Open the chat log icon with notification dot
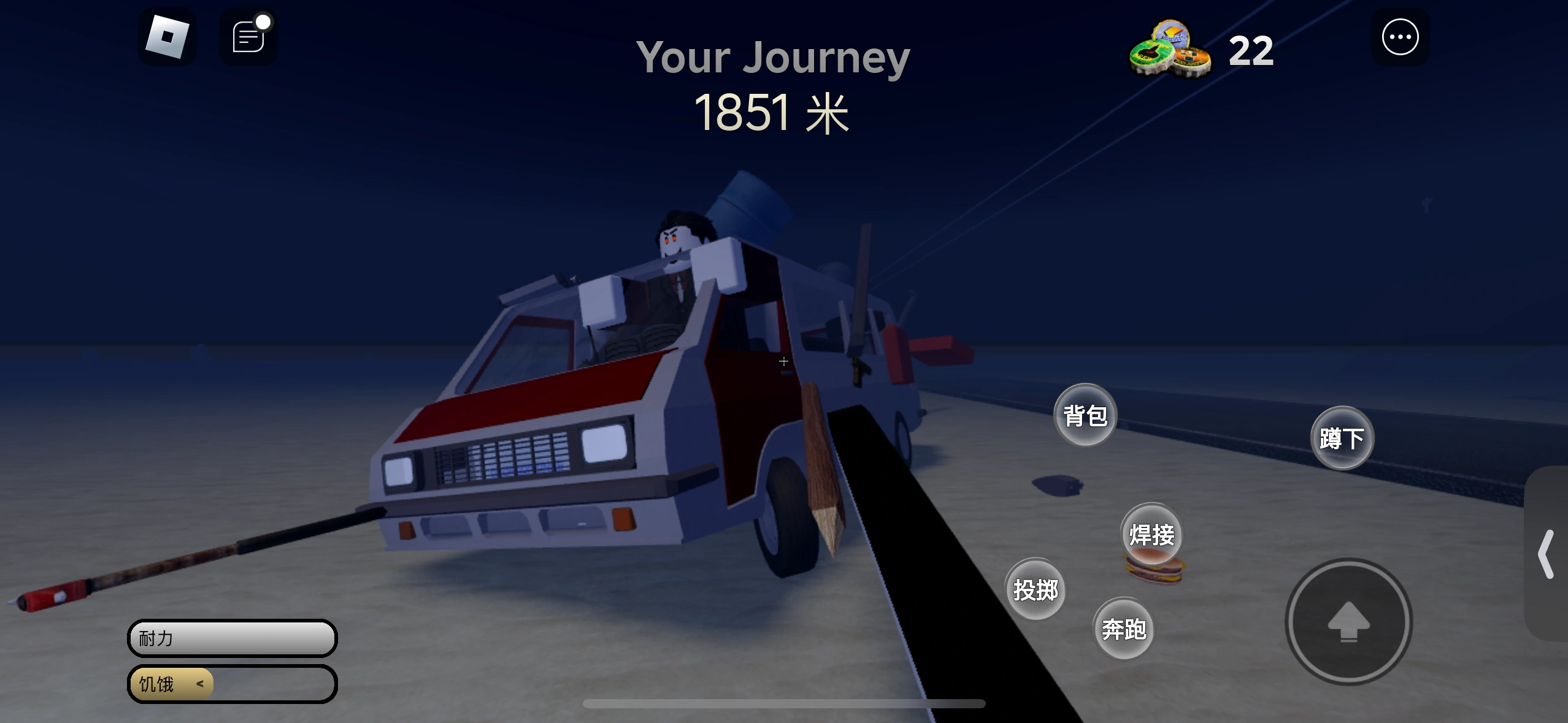Image resolution: width=1568 pixels, height=723 pixels. (248, 37)
